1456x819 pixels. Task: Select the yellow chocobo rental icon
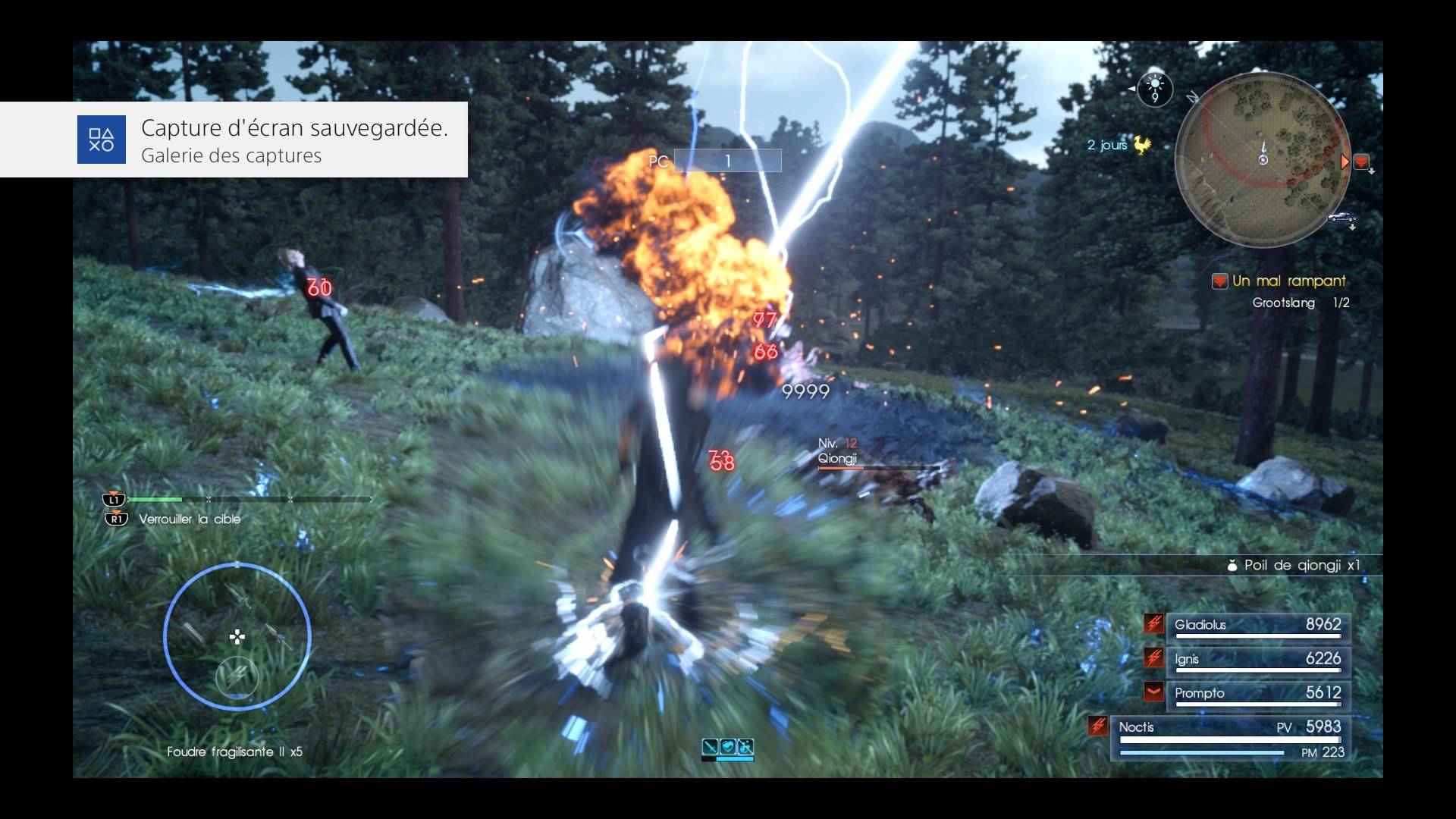(x=1141, y=144)
